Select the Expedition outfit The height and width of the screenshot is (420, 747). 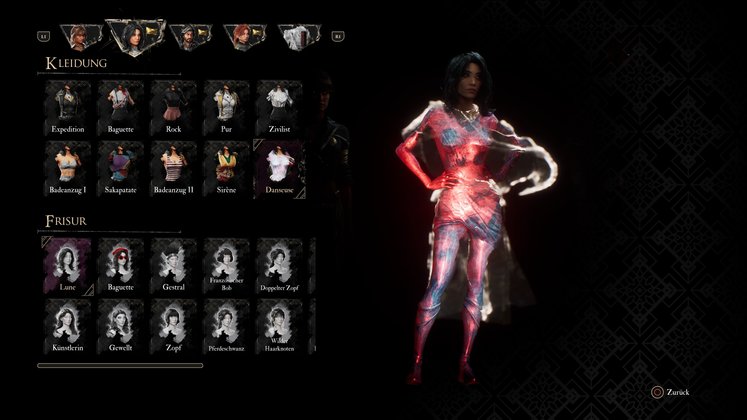coord(68,107)
